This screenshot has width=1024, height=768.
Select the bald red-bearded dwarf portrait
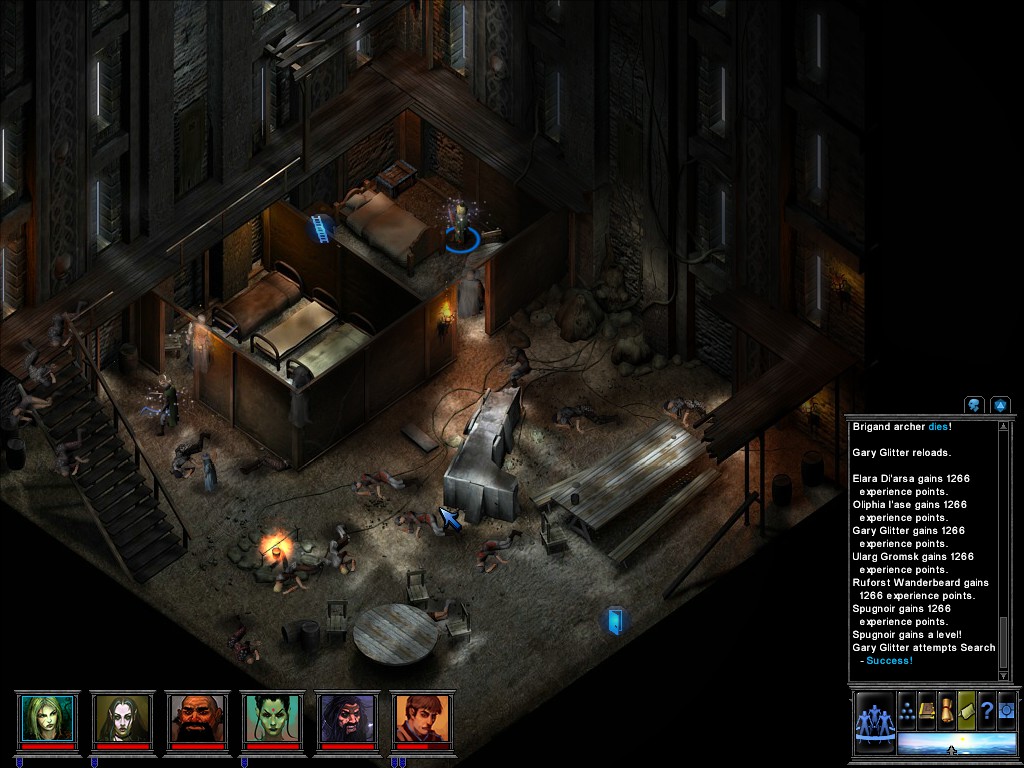point(197,718)
